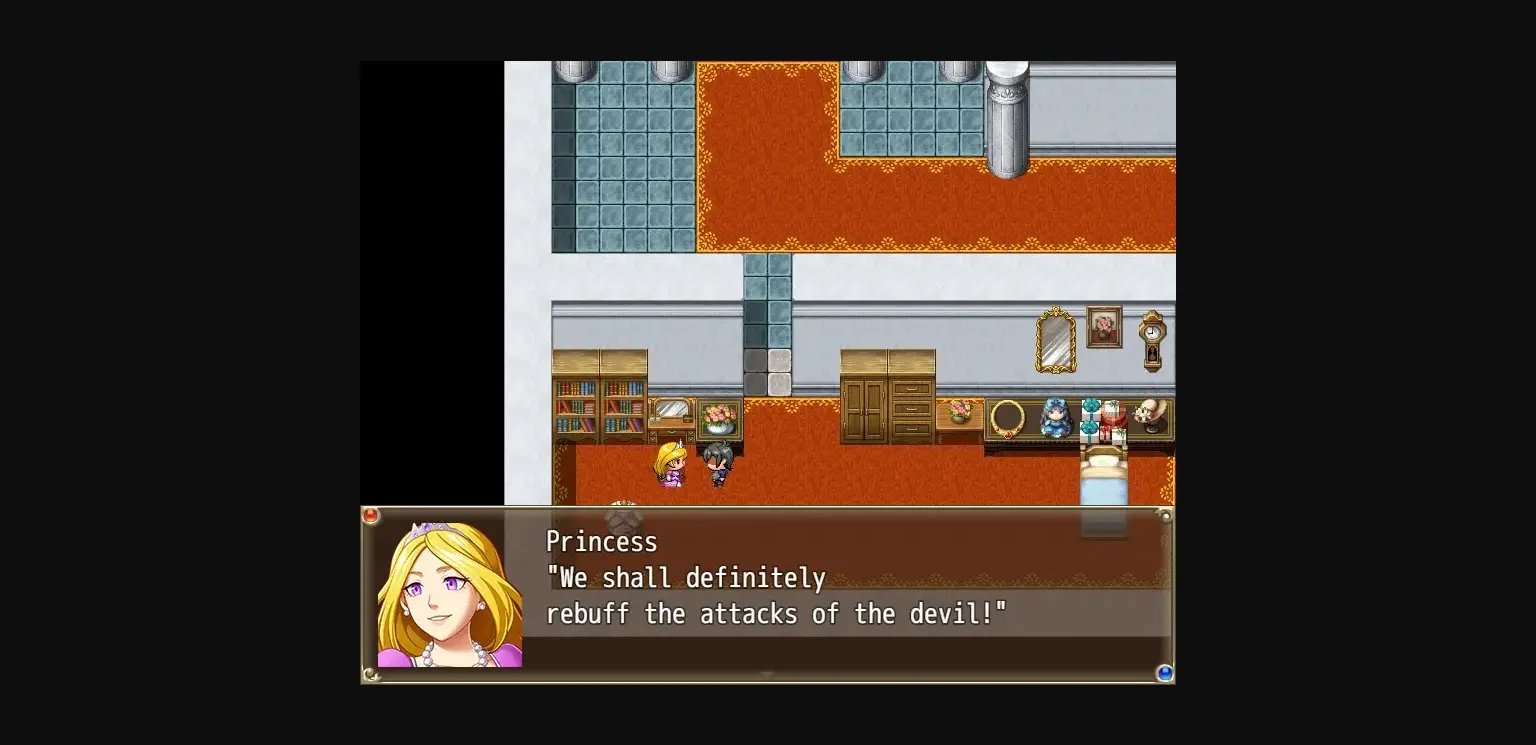
Task: Expand the message with the continue arrow indicator
Action: pos(767,677)
